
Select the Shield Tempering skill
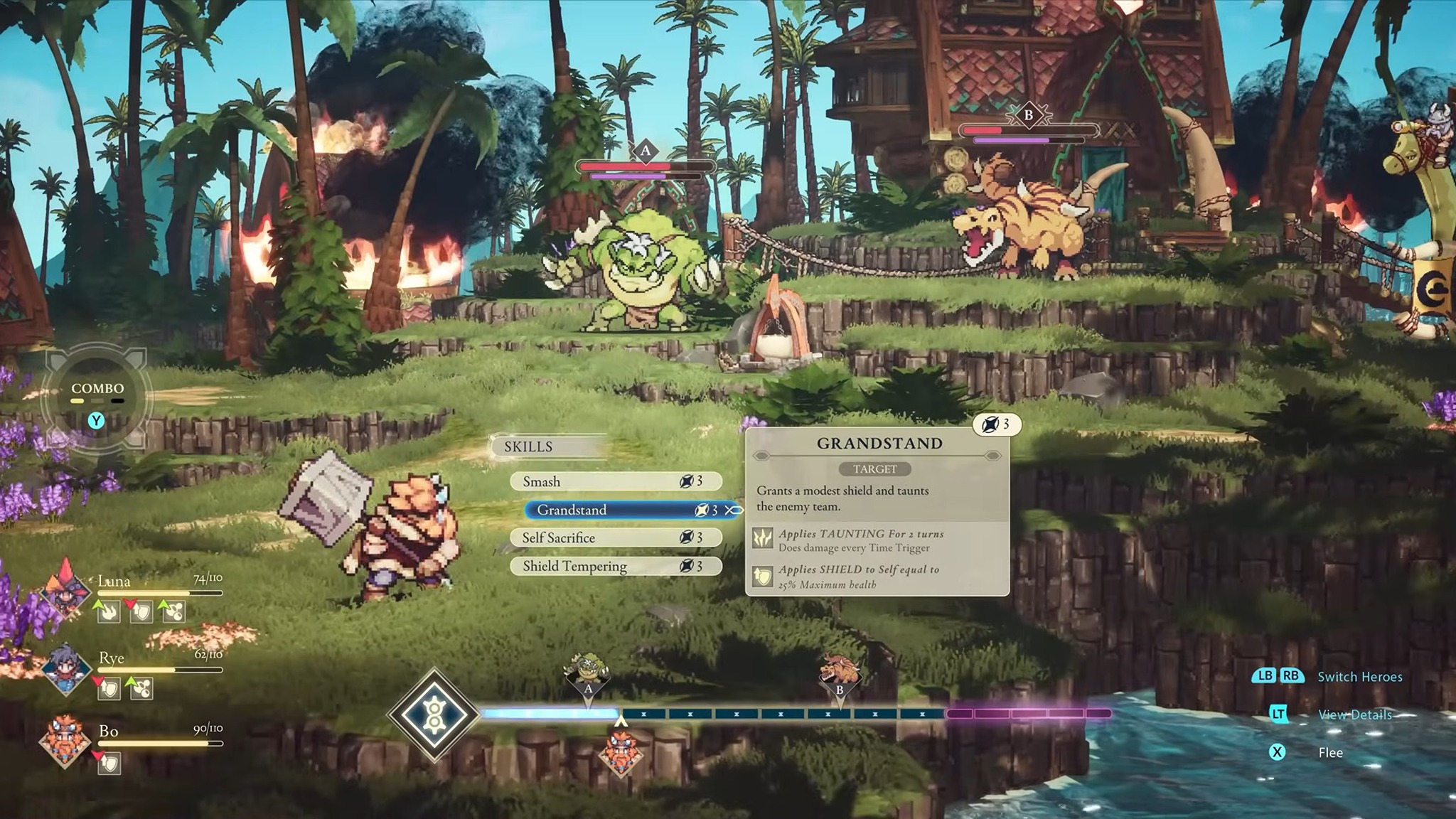pos(615,566)
